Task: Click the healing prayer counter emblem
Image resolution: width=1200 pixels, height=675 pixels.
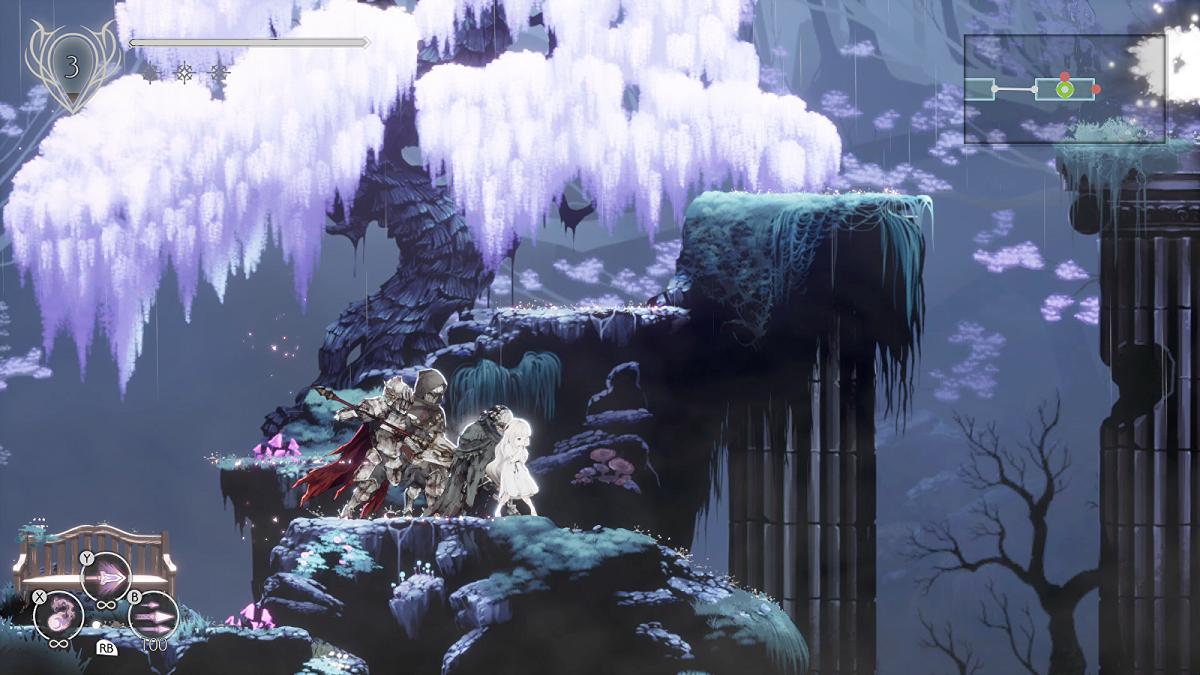Action: click(71, 67)
